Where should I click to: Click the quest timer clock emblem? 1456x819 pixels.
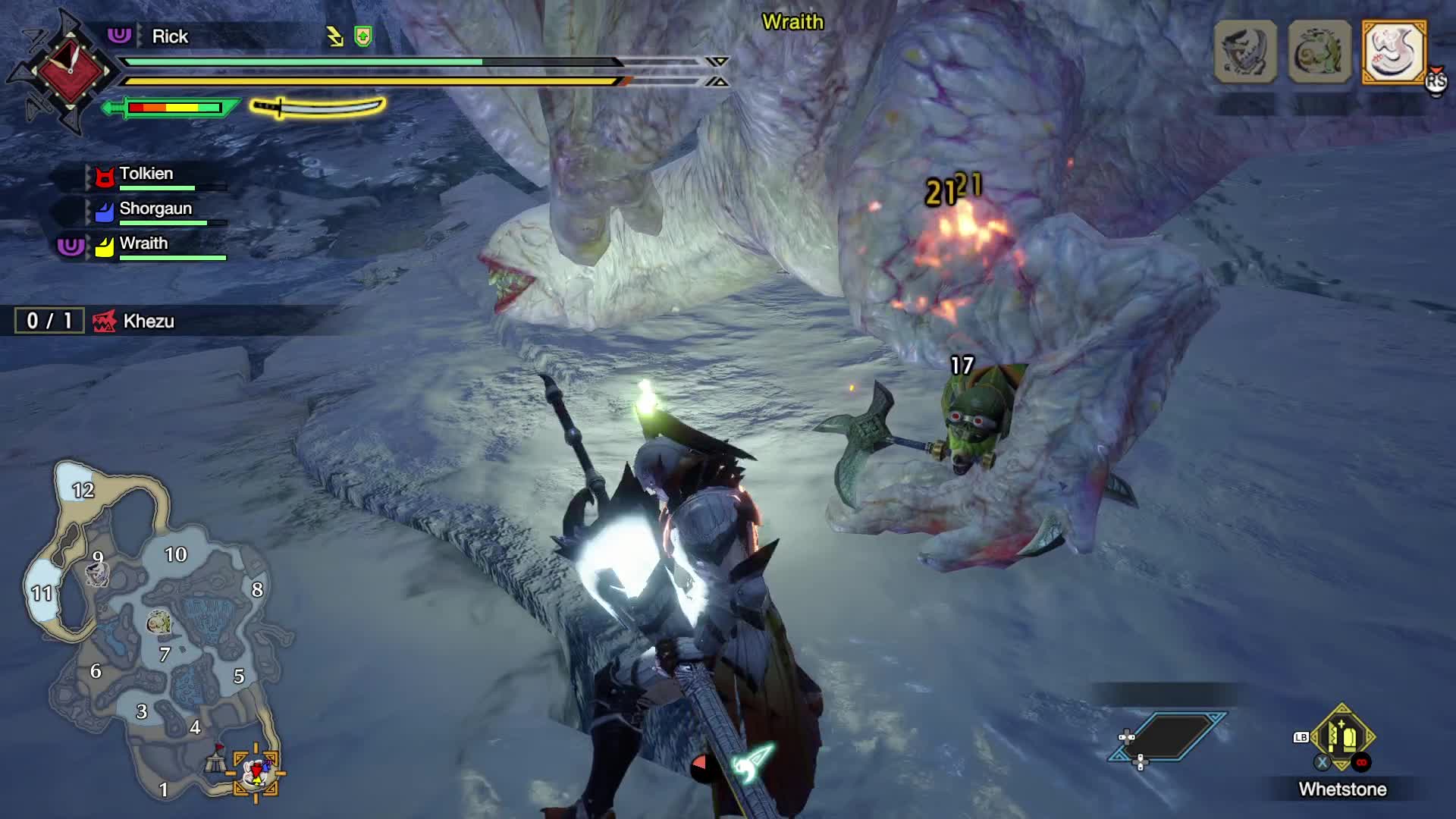[x=70, y=71]
